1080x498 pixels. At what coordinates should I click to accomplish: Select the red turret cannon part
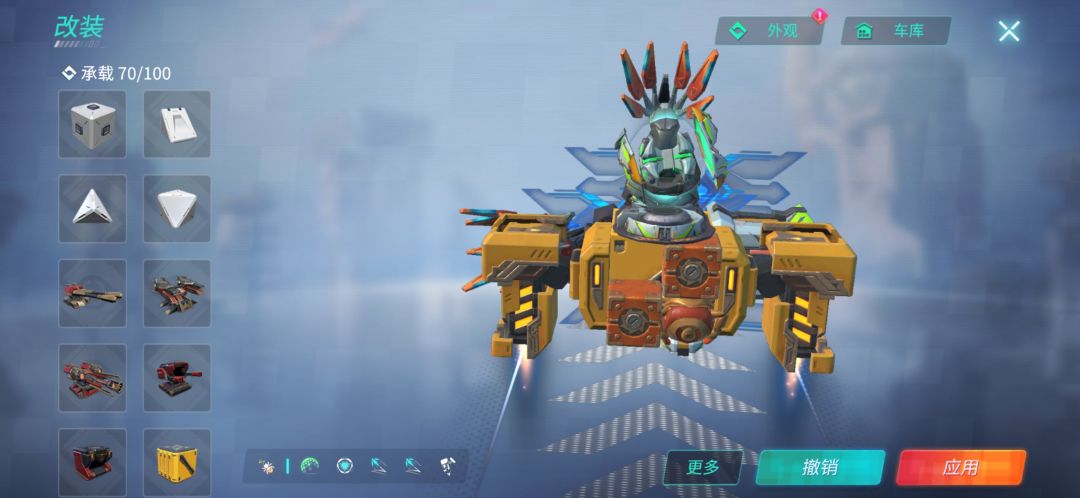(x=177, y=377)
